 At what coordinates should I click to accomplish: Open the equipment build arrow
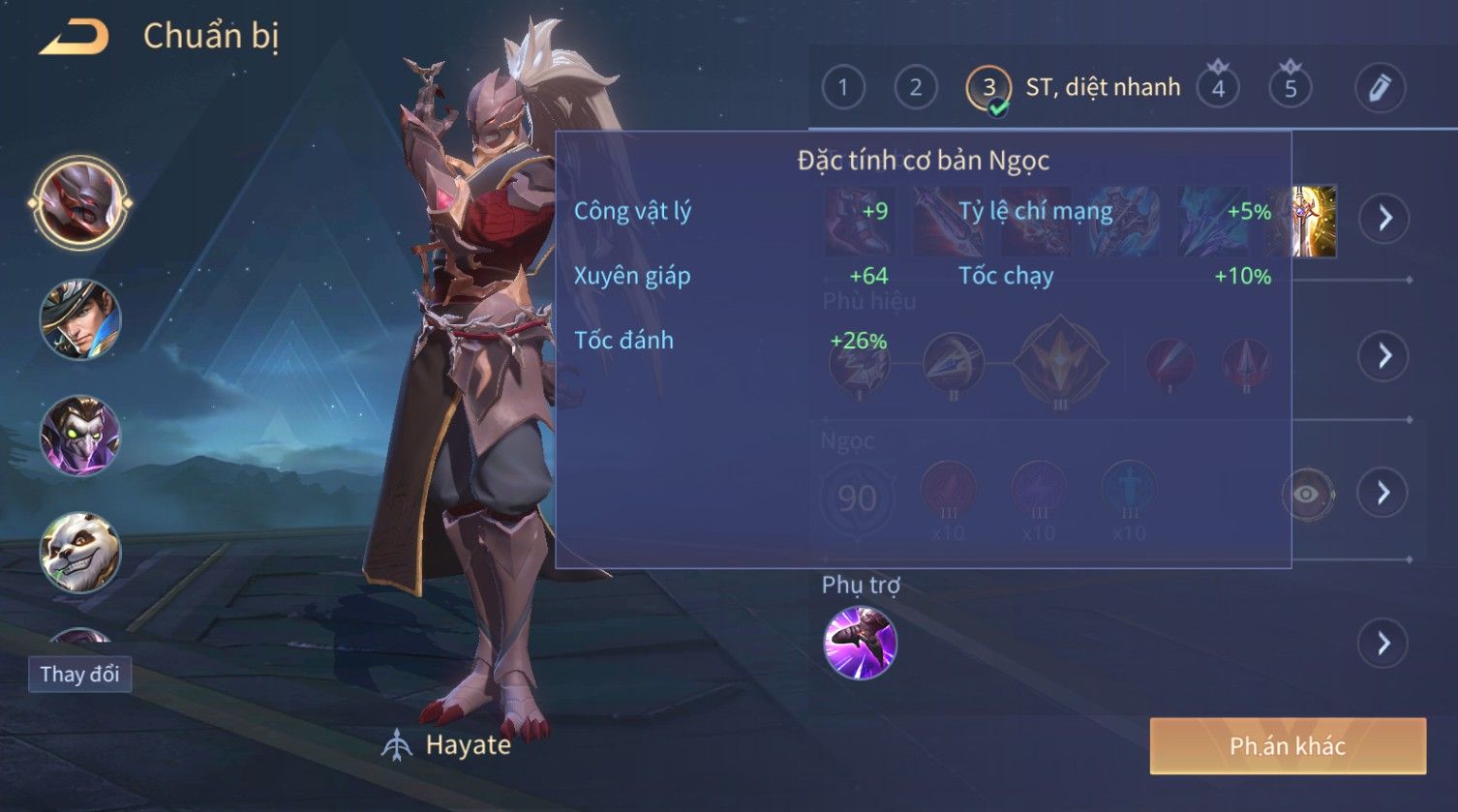click(1384, 219)
